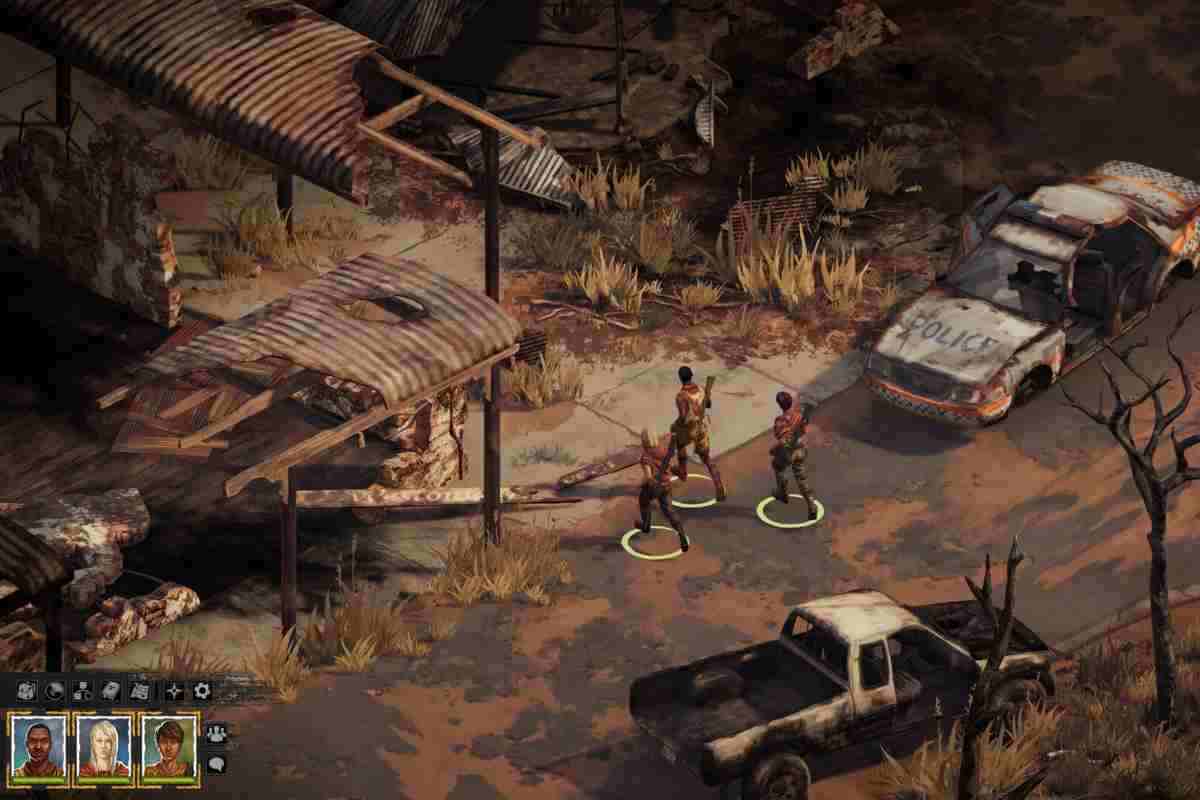Screen dimensions: 1200x800
Task: Select the blonde woman's party portrait
Action: point(104,745)
